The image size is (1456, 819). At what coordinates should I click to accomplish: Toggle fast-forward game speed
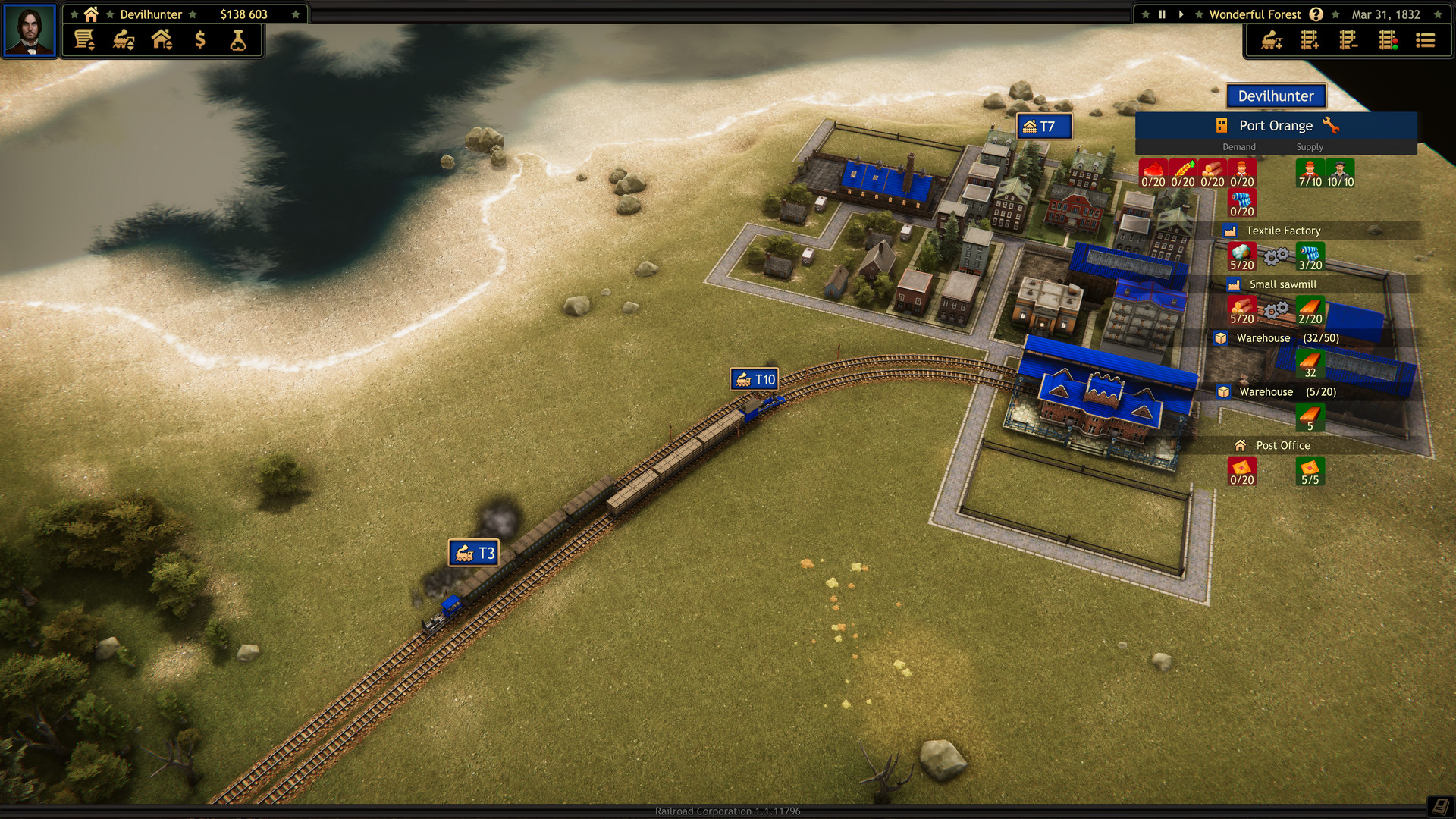(1181, 14)
